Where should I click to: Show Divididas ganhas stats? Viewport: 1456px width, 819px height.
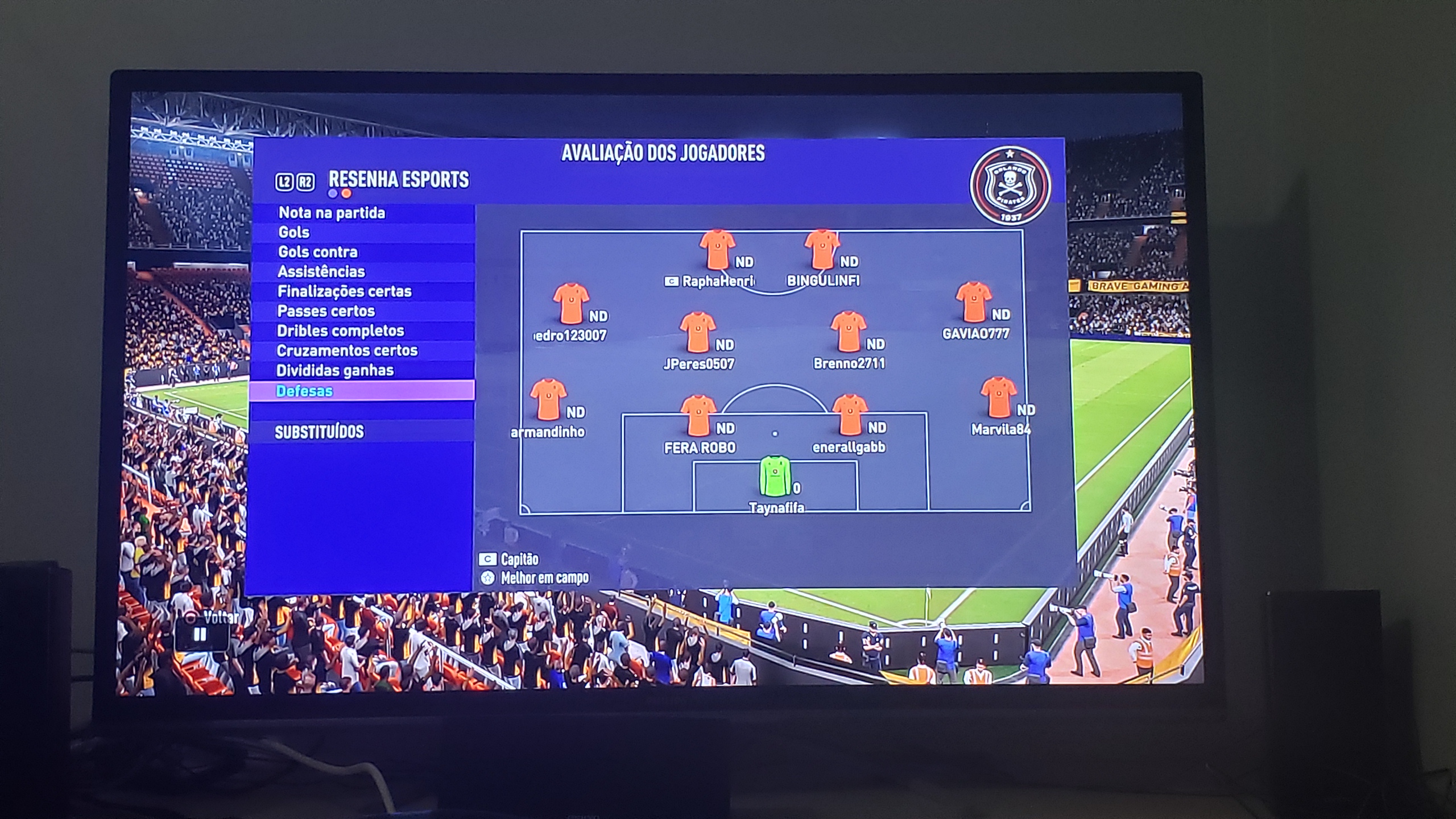click(x=335, y=371)
